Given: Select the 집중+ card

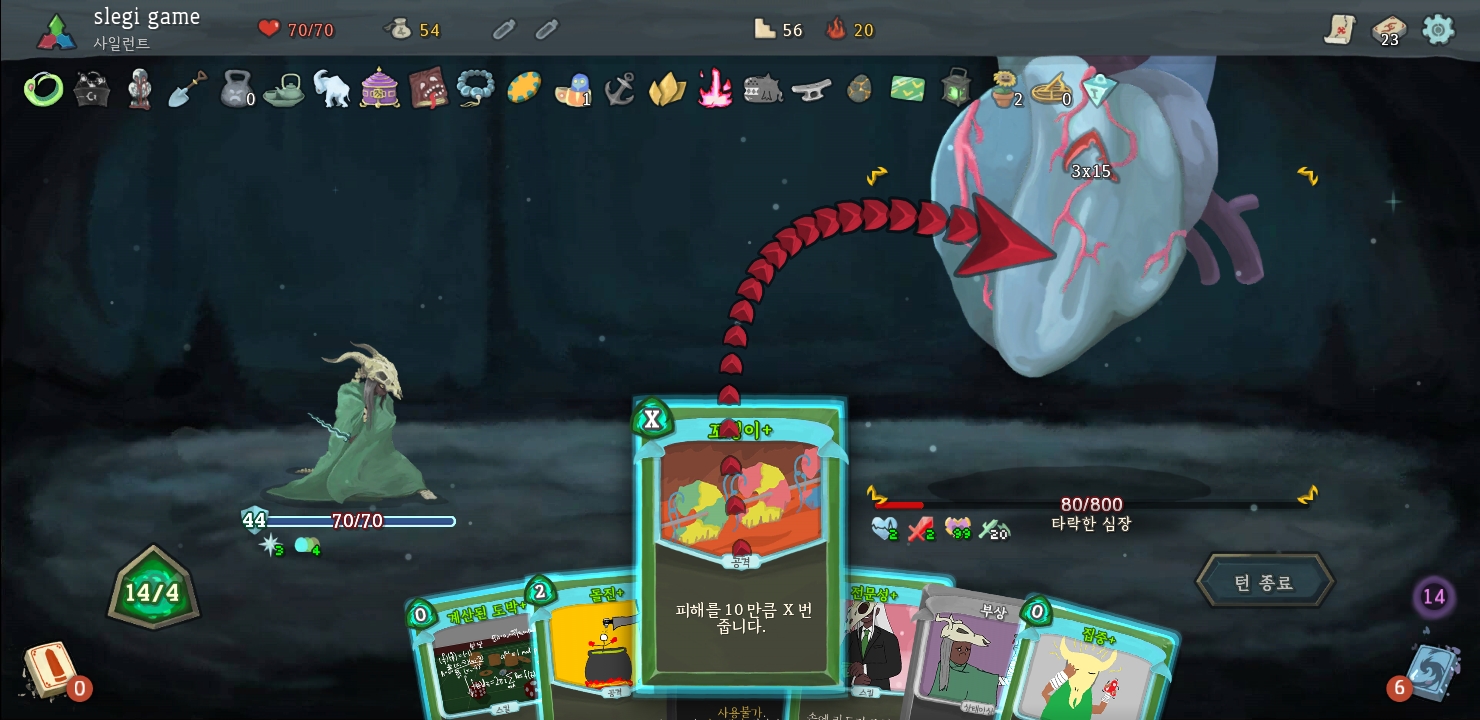Looking at the screenshot, I should [x=1095, y=665].
